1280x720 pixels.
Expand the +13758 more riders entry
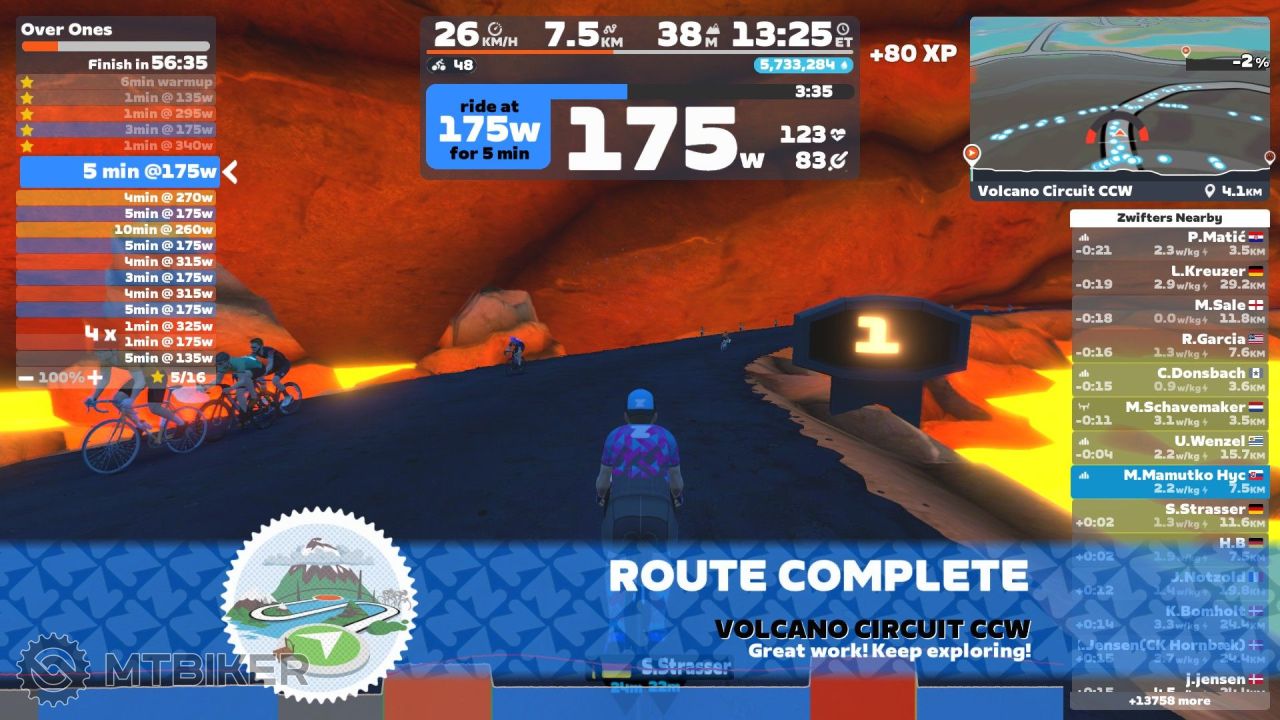coord(1169,701)
